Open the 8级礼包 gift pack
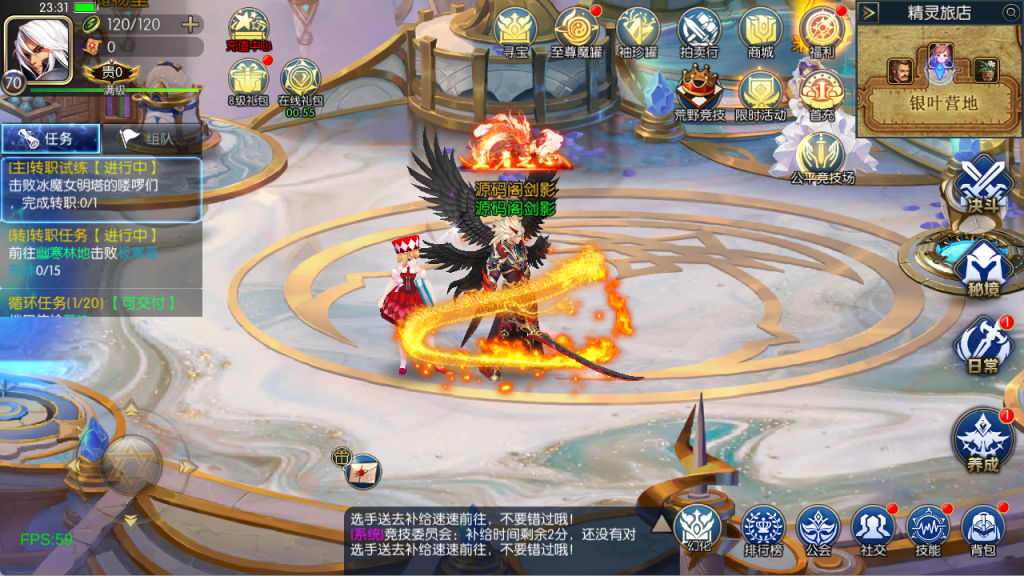The image size is (1024, 576). [248, 80]
